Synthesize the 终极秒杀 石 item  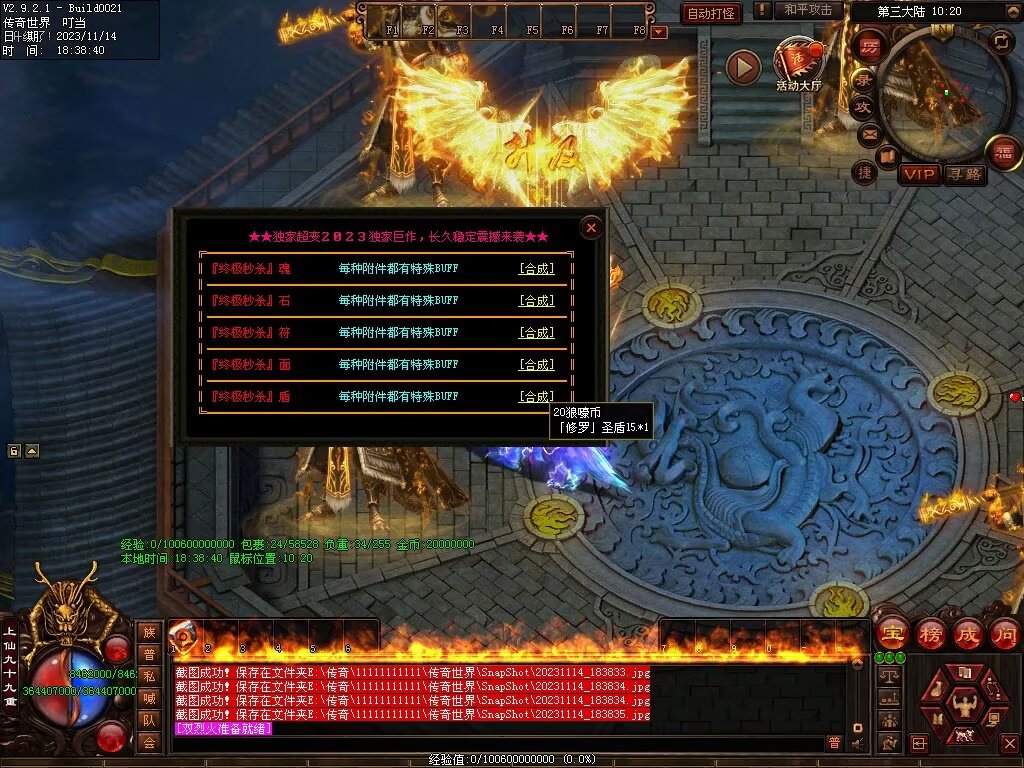[x=536, y=300]
